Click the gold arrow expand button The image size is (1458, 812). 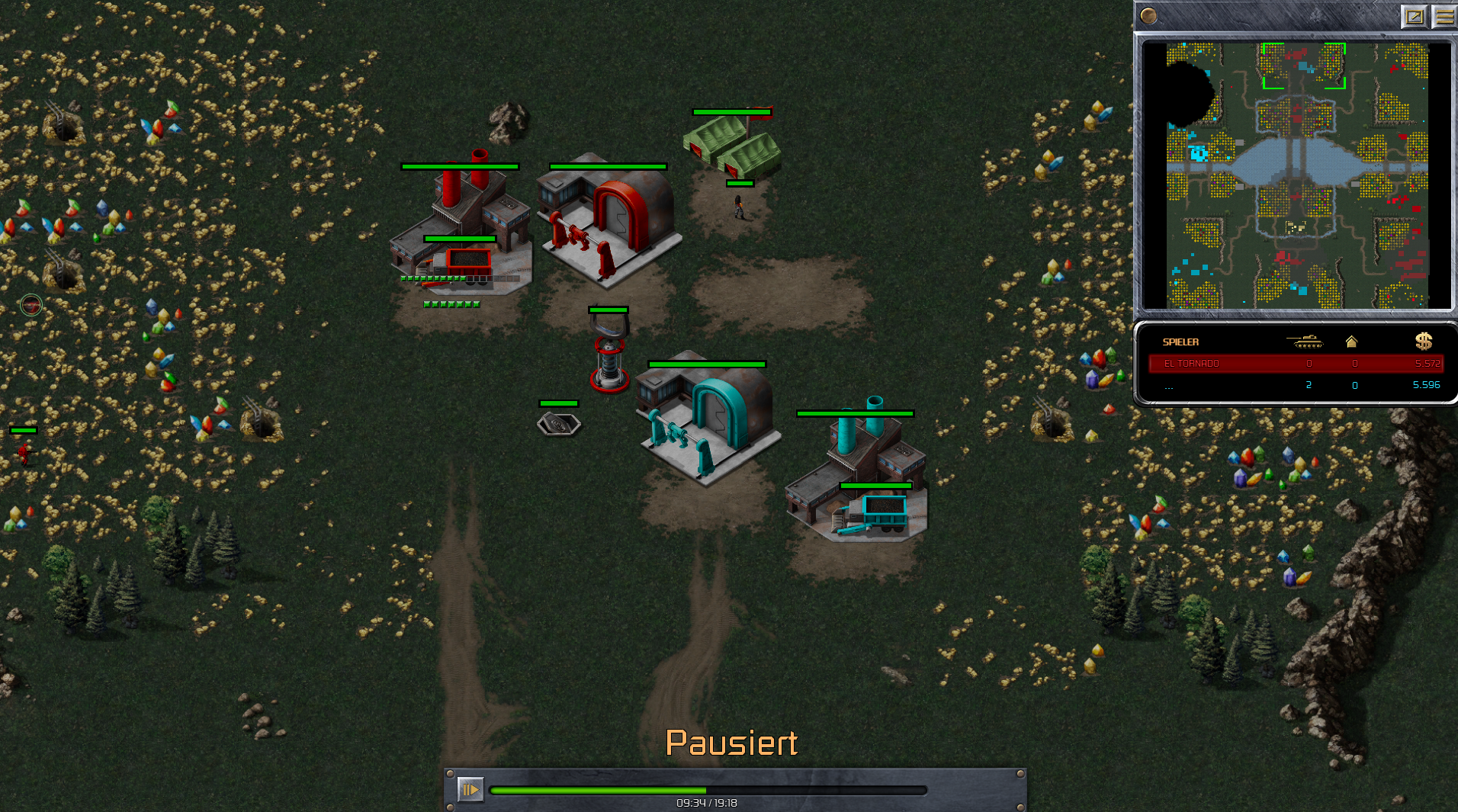(x=1414, y=16)
